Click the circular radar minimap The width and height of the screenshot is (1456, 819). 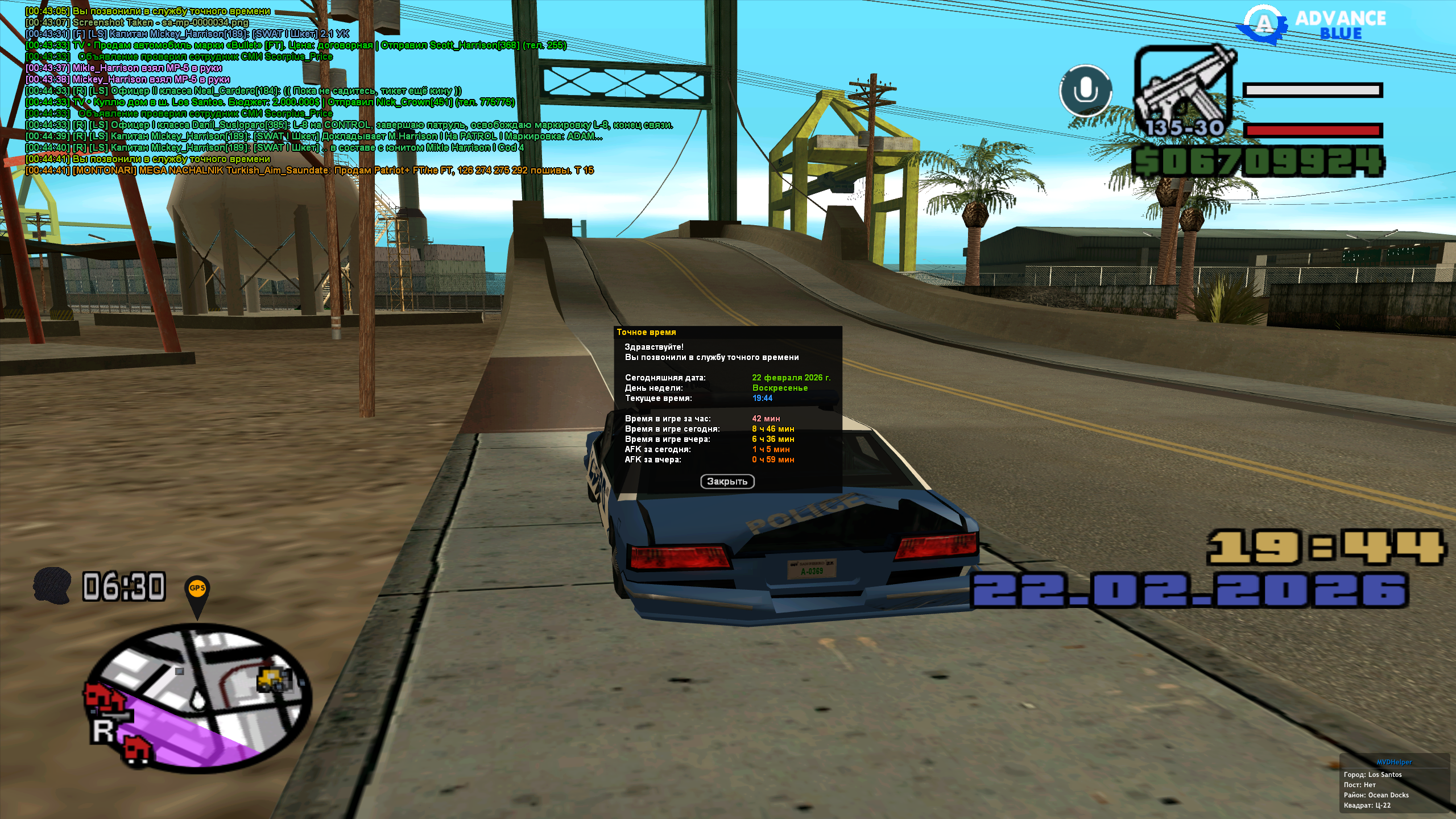199,698
